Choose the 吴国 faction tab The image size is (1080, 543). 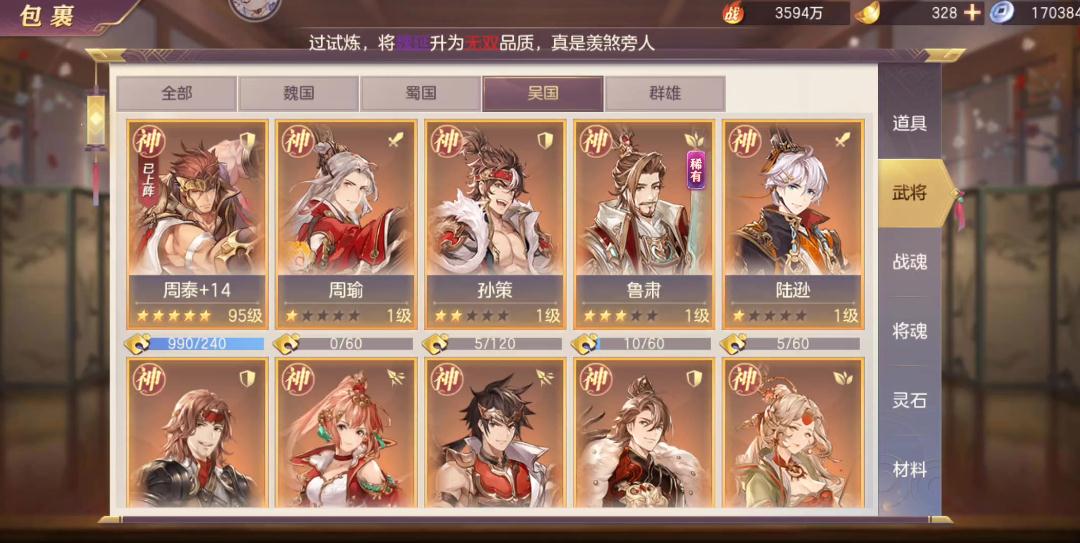click(x=543, y=94)
